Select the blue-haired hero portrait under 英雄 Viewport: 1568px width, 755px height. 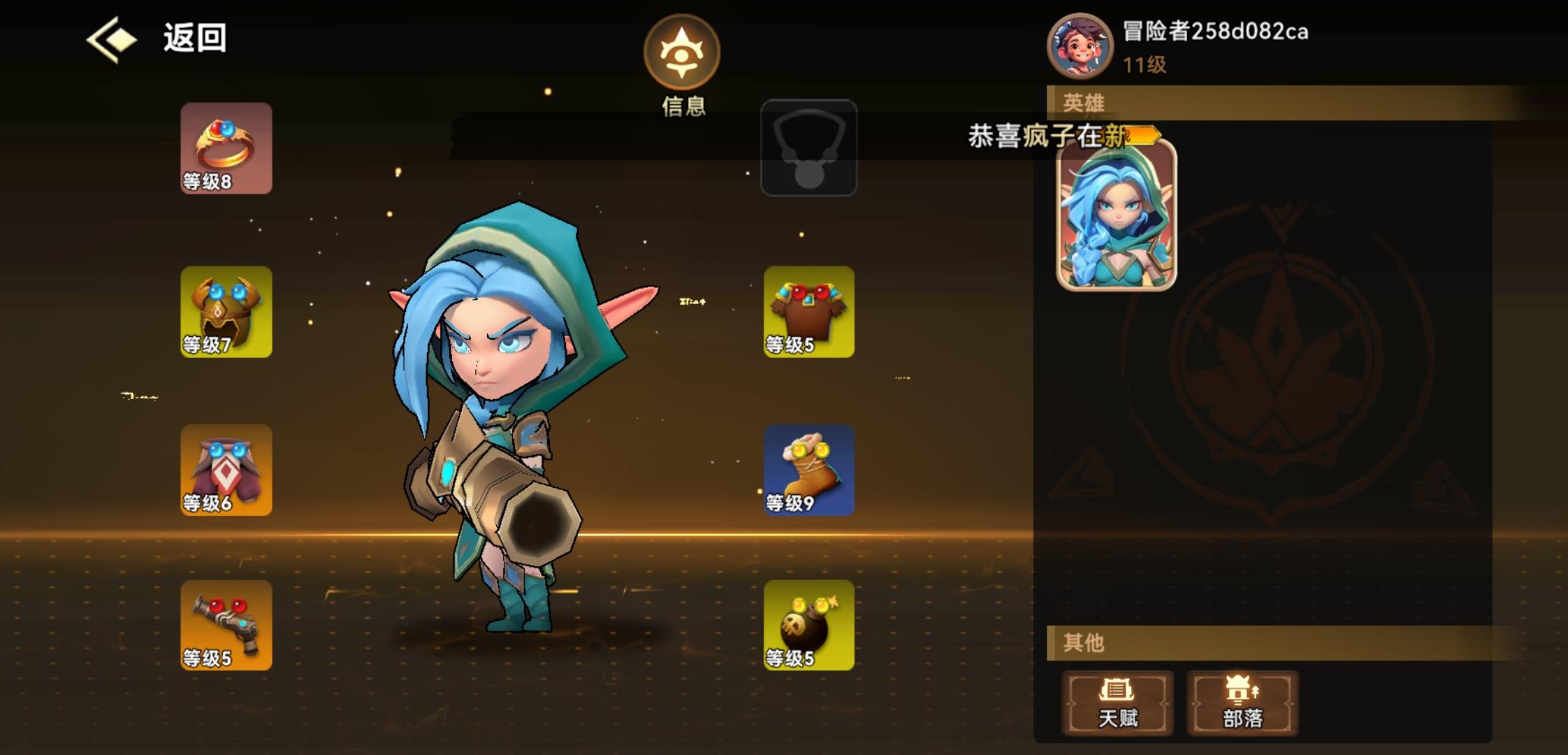[1115, 217]
